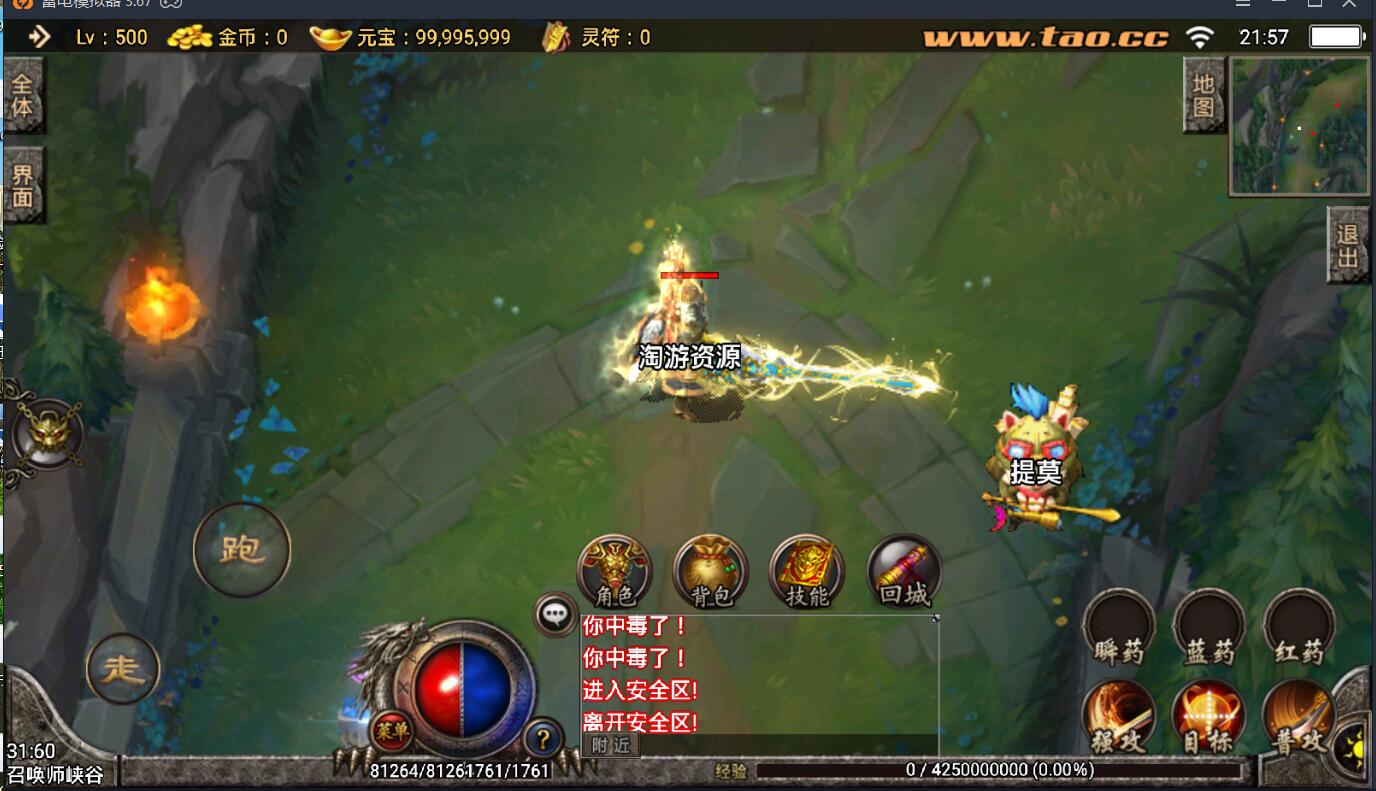Viewport: 1376px width, 791px height.
Task: Toggle the 全体 button
Action: click(23, 95)
